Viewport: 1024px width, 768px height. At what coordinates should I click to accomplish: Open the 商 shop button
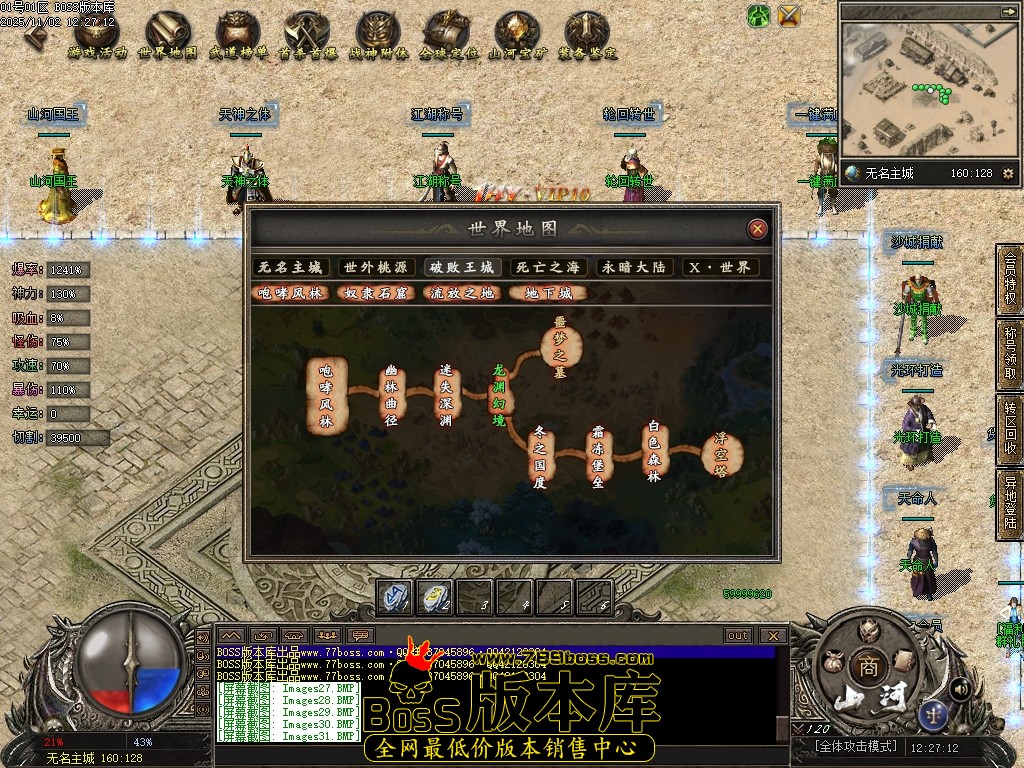[865, 667]
